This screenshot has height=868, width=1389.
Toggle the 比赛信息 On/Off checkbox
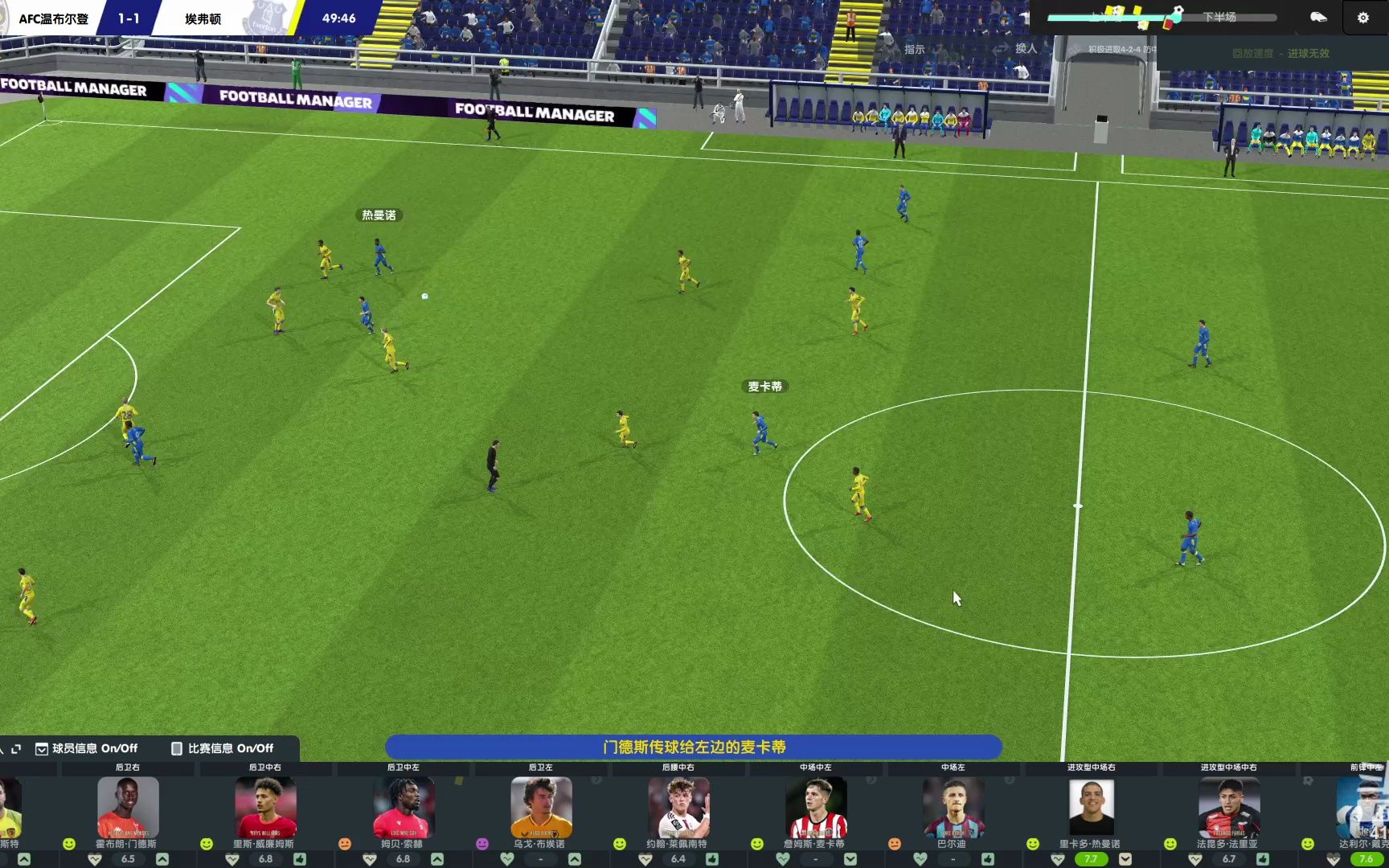[x=177, y=748]
